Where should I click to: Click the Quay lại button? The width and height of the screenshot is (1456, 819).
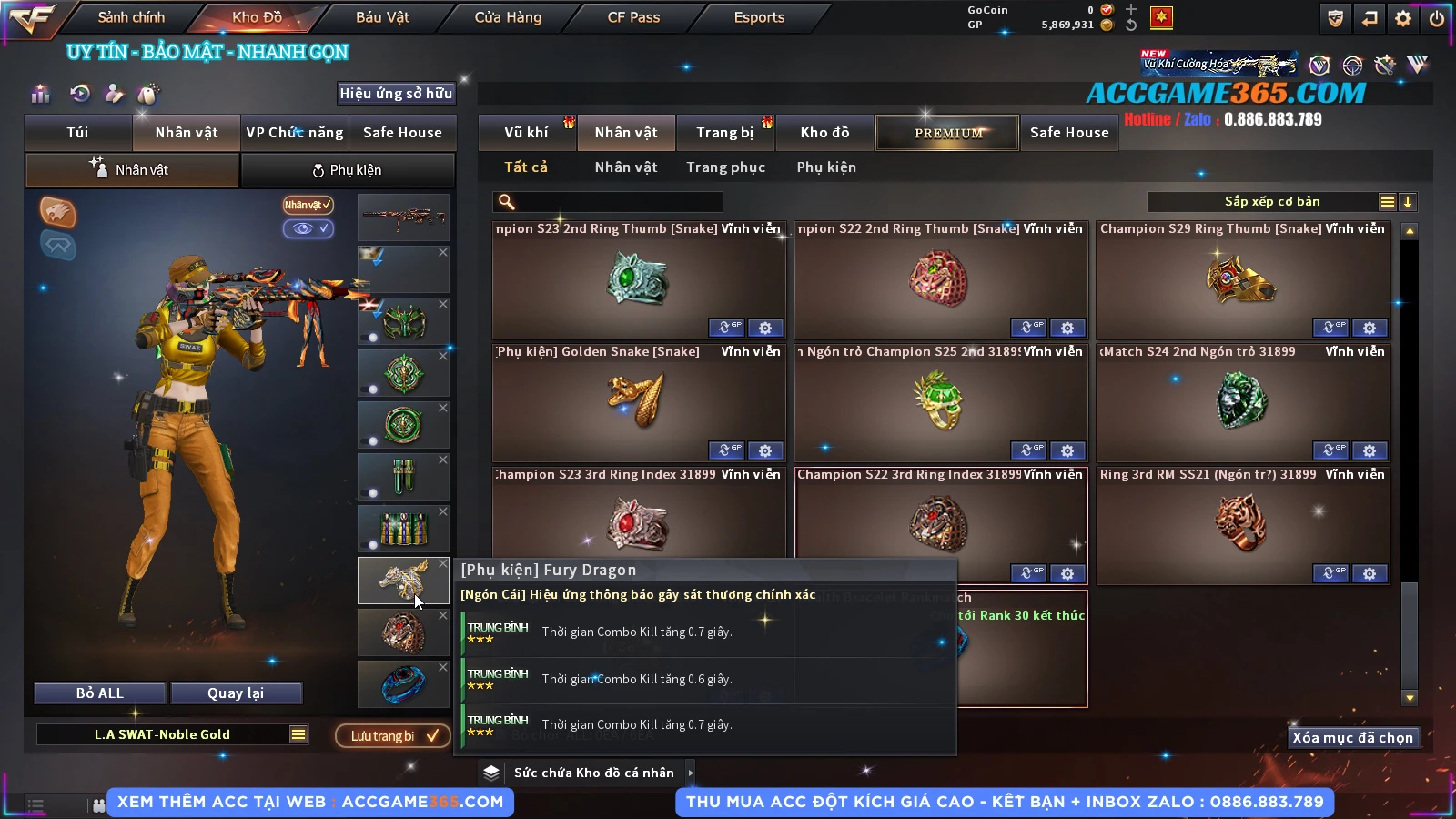tap(236, 693)
